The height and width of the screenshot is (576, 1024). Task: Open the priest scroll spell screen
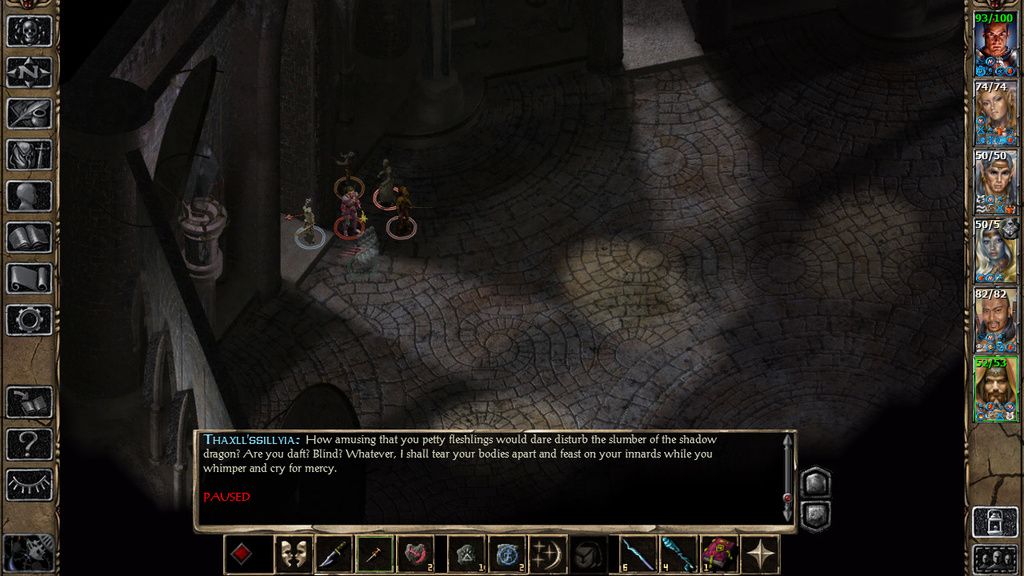pos(29,278)
